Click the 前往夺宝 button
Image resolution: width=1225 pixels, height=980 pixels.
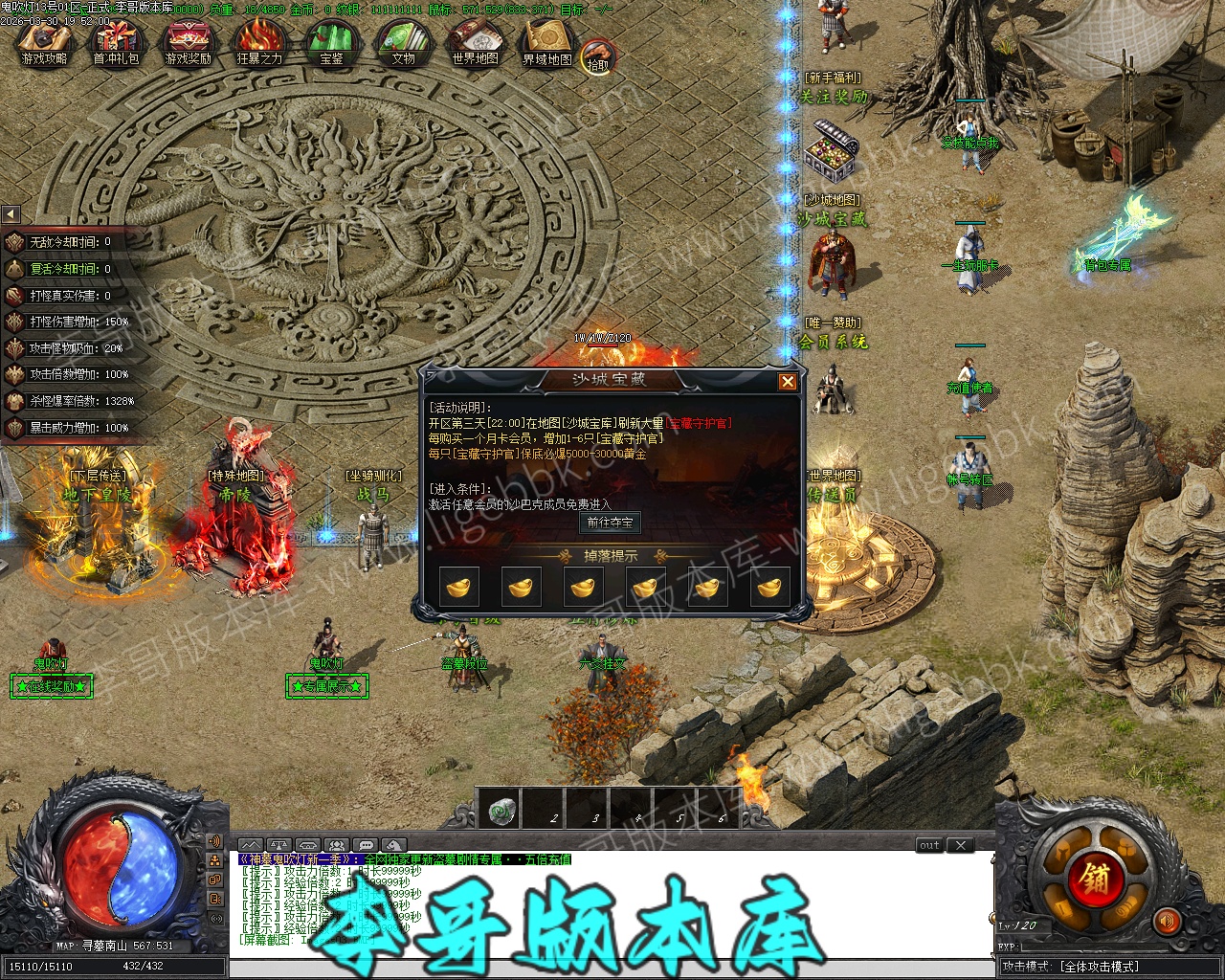[610, 523]
